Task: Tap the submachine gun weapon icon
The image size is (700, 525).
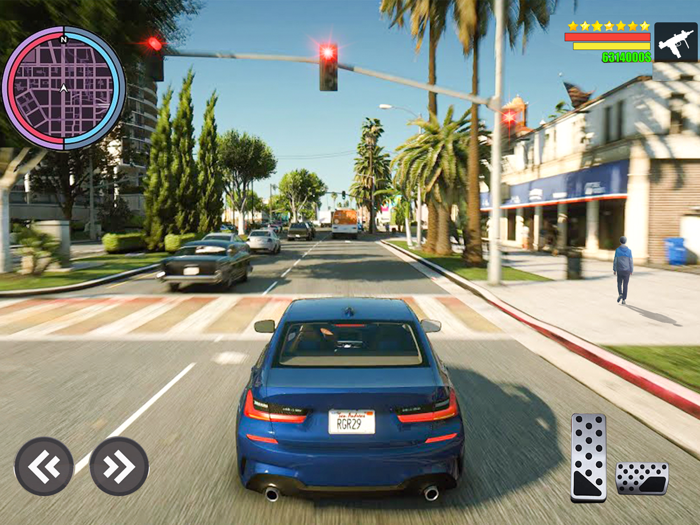Action: tap(675, 42)
